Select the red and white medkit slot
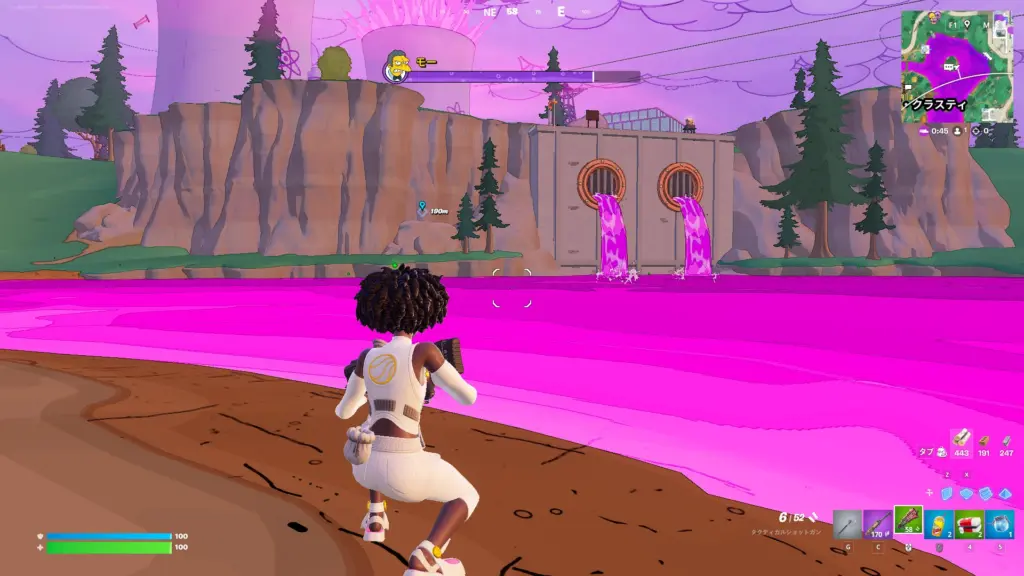The height and width of the screenshot is (576, 1024). pos(969,524)
